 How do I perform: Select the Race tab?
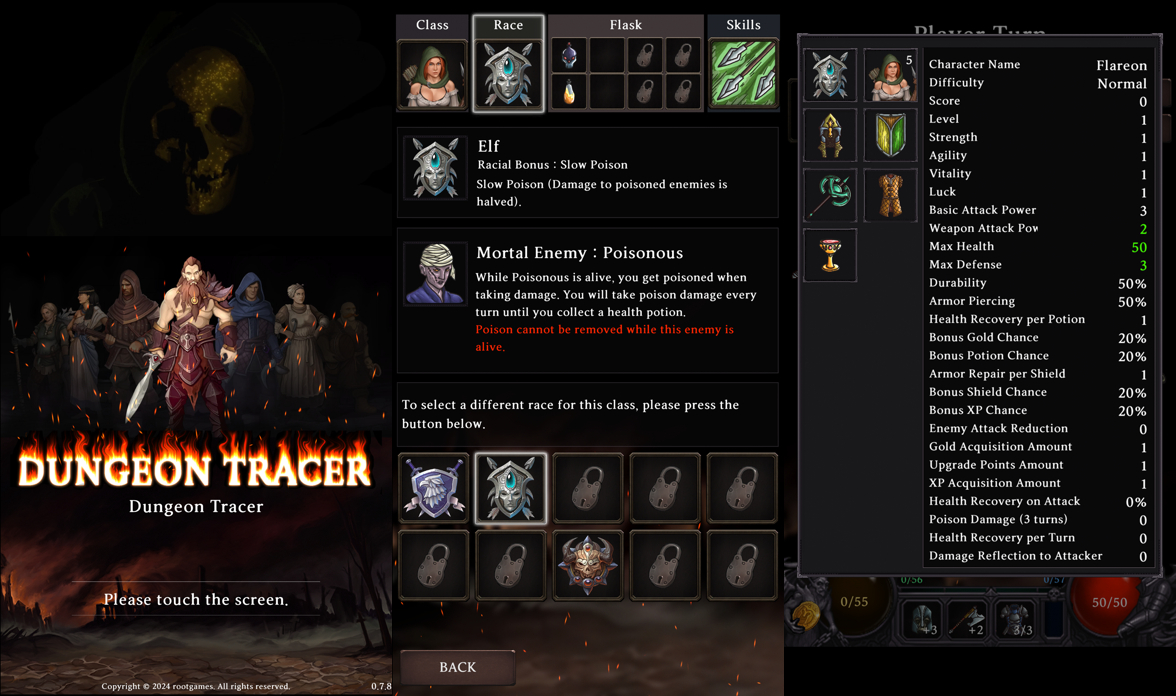pyautogui.click(x=508, y=74)
